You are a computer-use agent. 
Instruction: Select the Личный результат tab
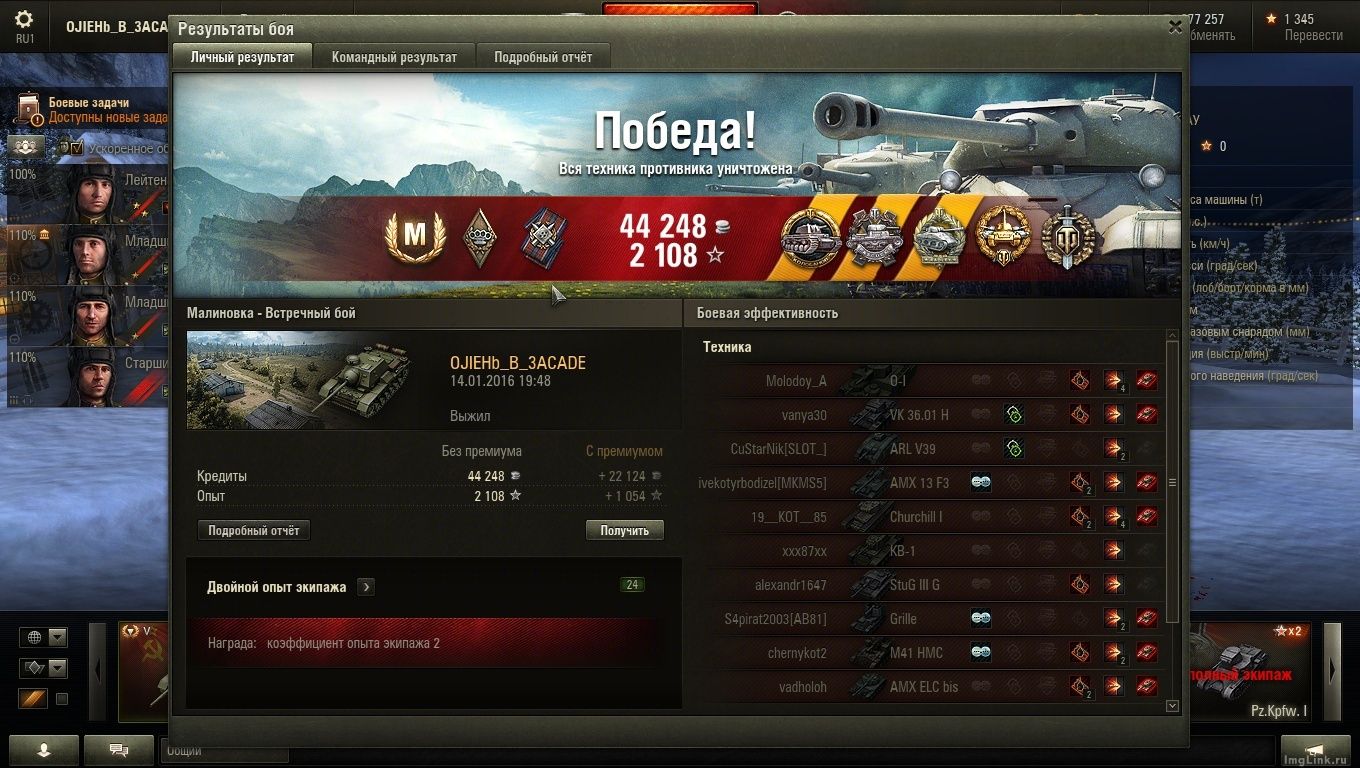click(242, 57)
